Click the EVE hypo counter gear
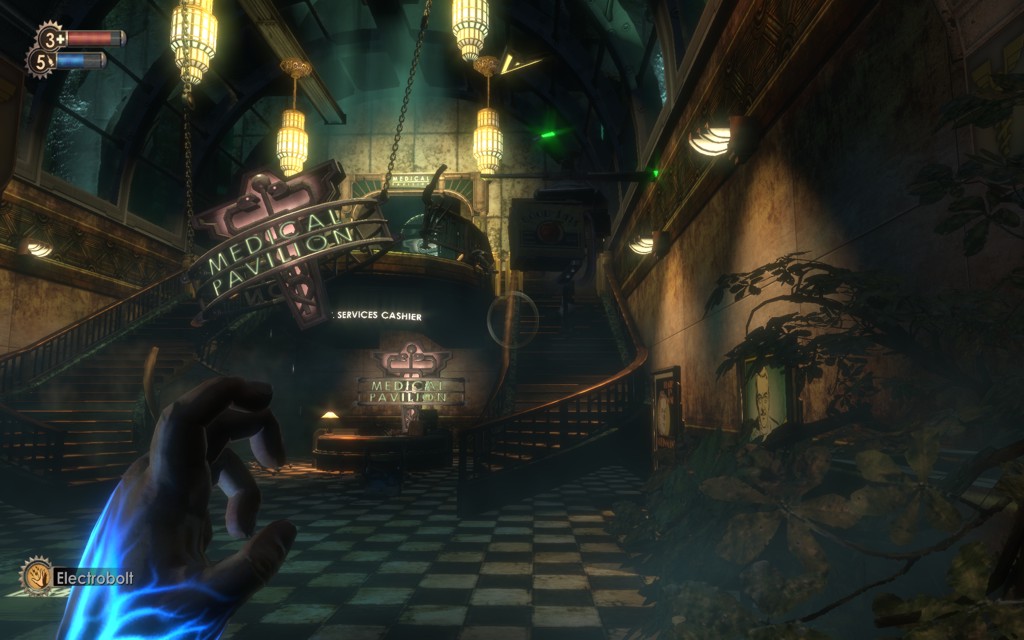This screenshot has width=1024, height=640. pyautogui.click(x=41, y=62)
